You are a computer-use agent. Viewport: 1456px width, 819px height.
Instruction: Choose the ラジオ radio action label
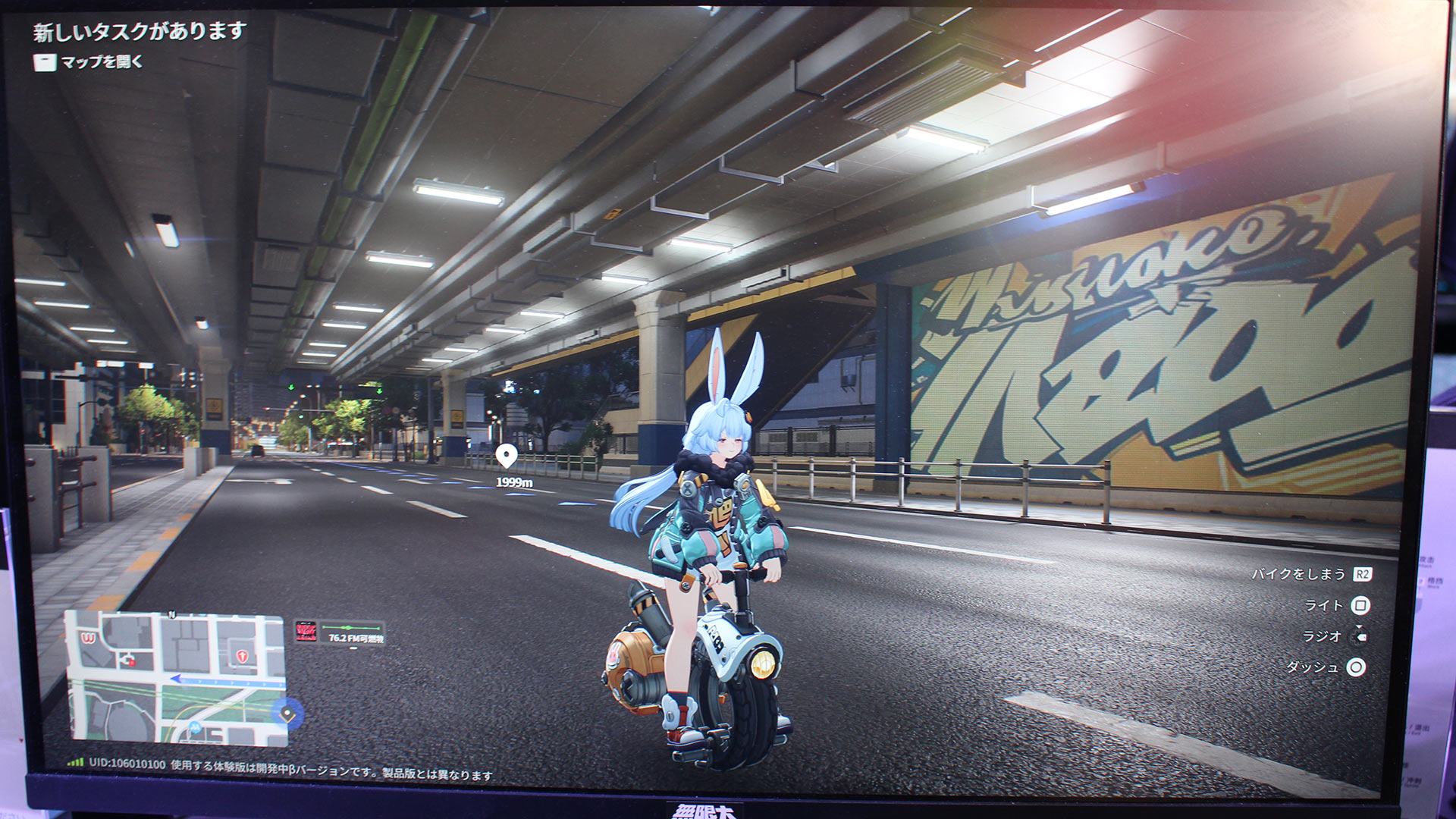[x=1322, y=636]
